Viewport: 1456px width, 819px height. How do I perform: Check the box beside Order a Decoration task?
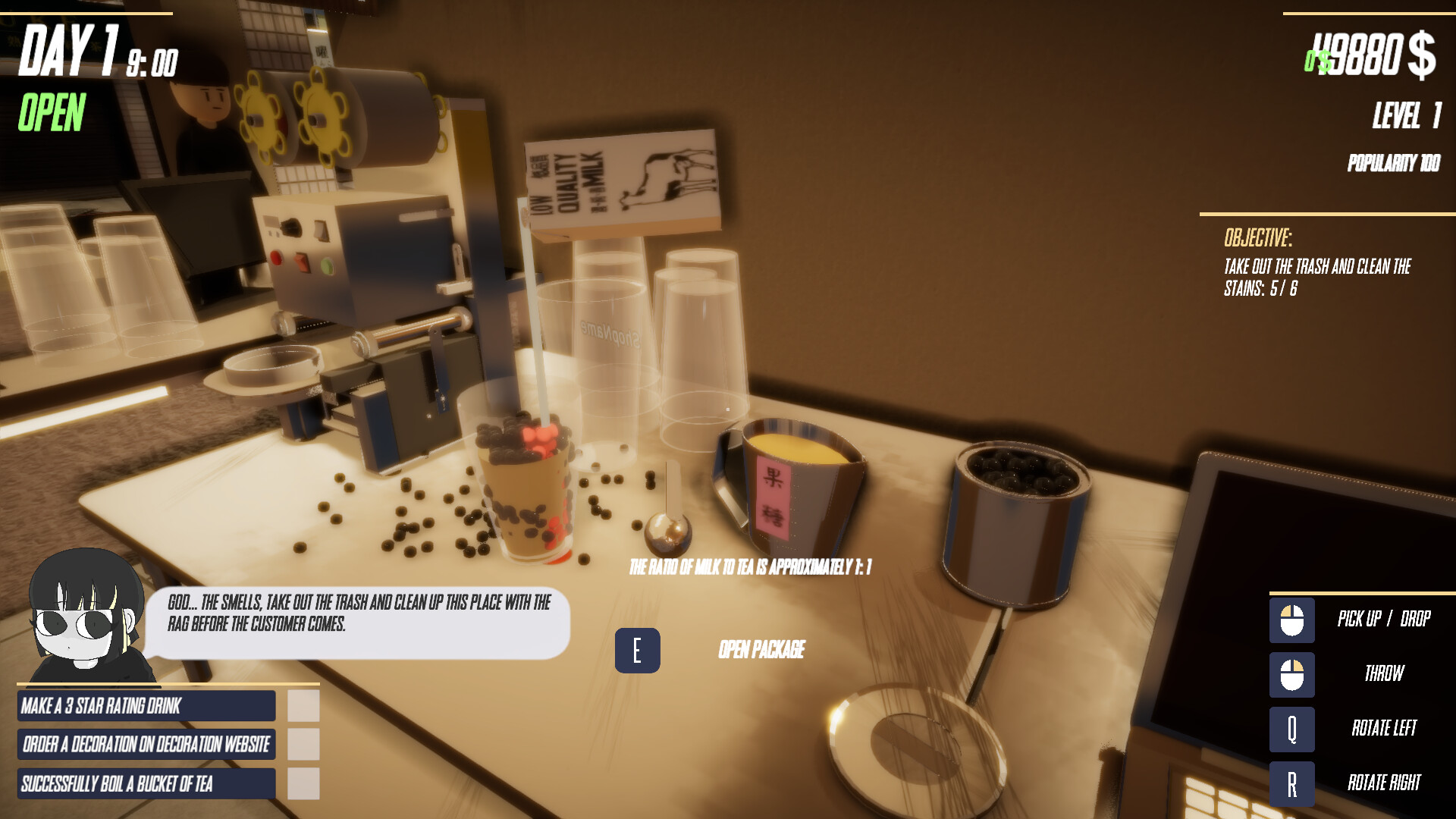(302, 745)
